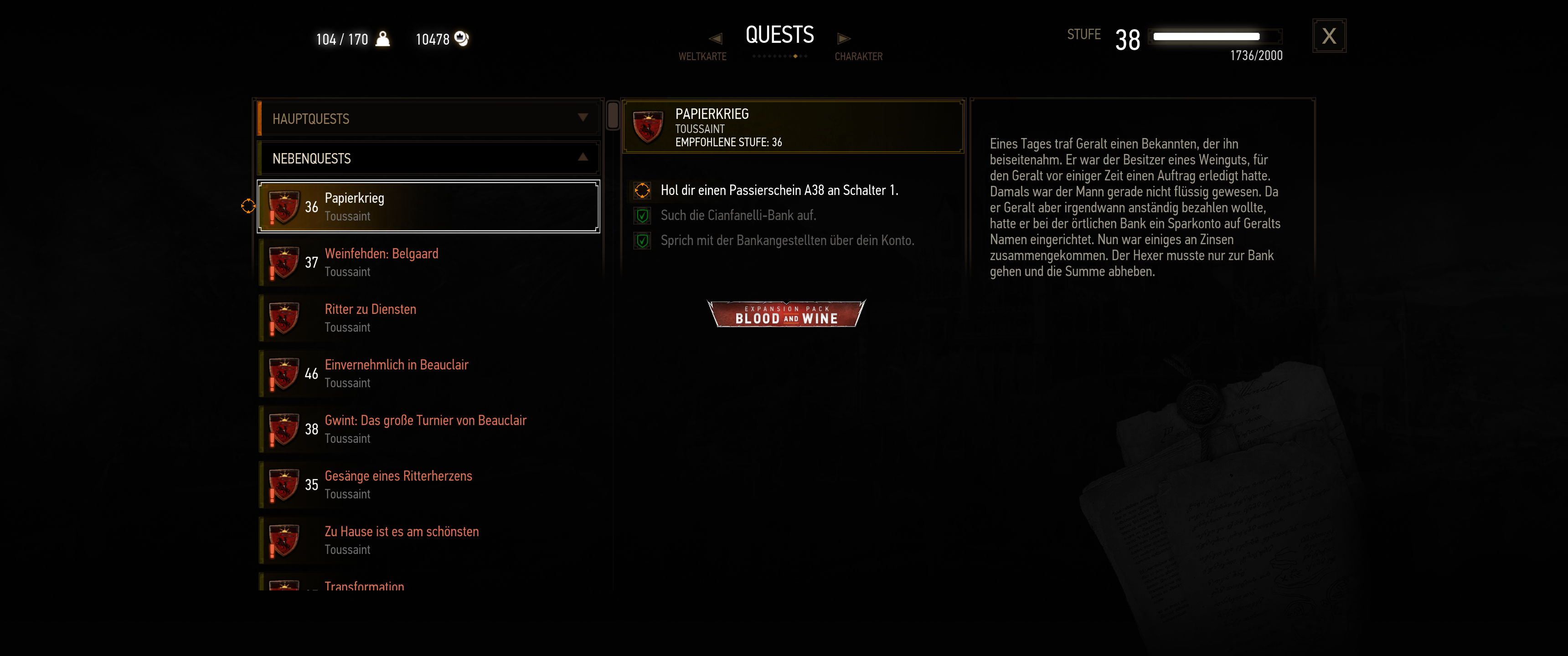The image size is (1568, 656).
Task: Enable tracking for the Passierschein A38 objective
Action: coord(642,190)
